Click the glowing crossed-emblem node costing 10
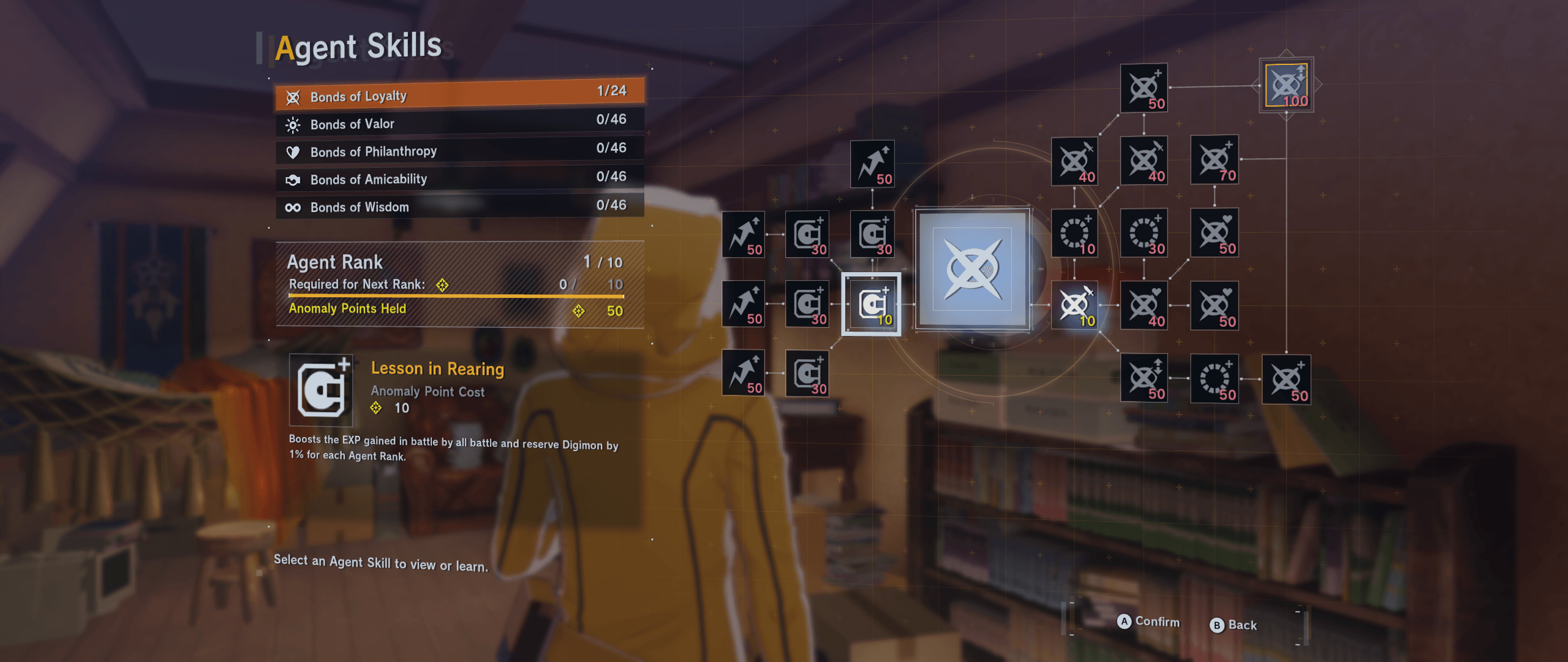Screen dimensions: 1568x662 click(x=1075, y=305)
